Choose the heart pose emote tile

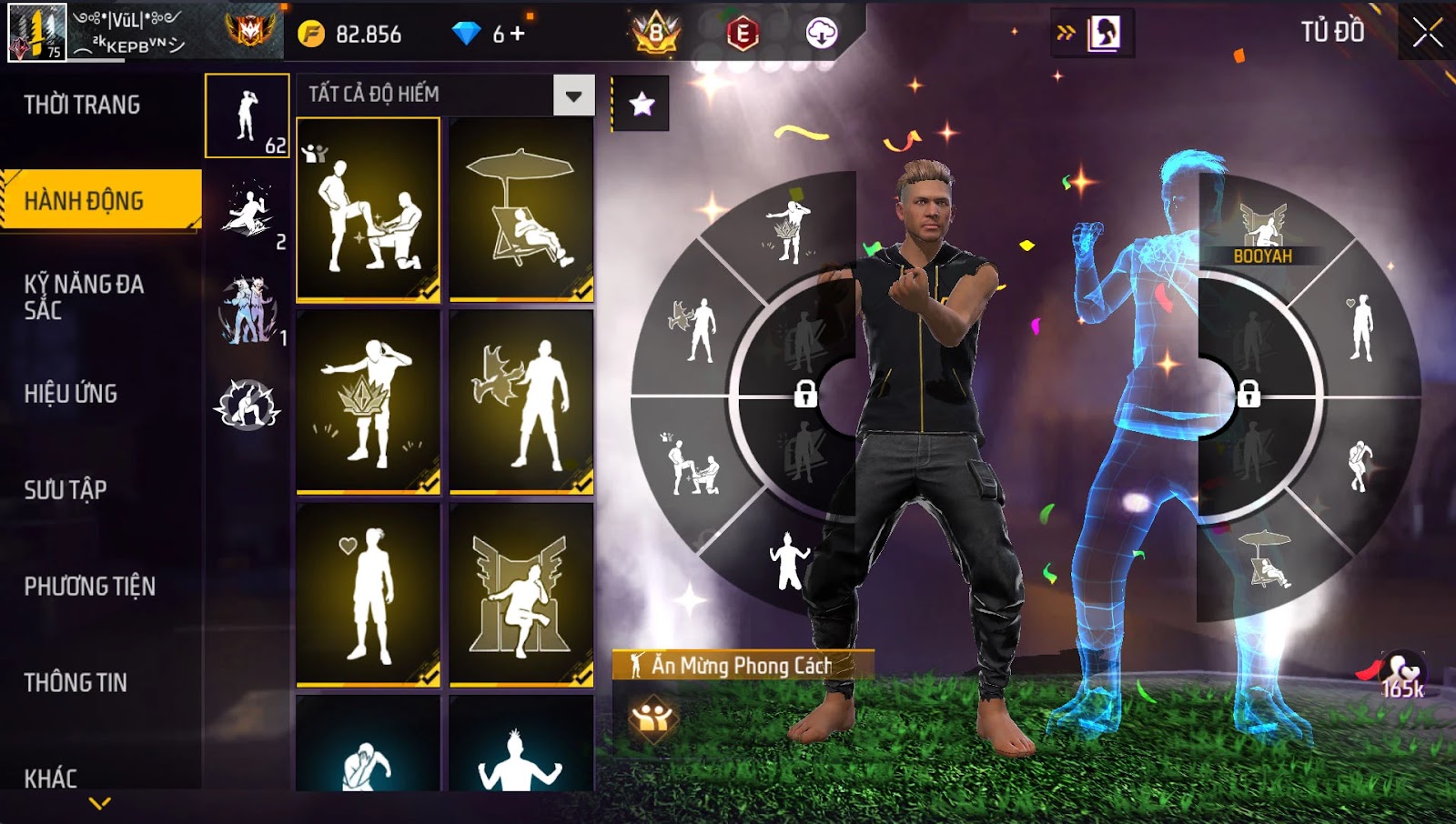coord(369,594)
